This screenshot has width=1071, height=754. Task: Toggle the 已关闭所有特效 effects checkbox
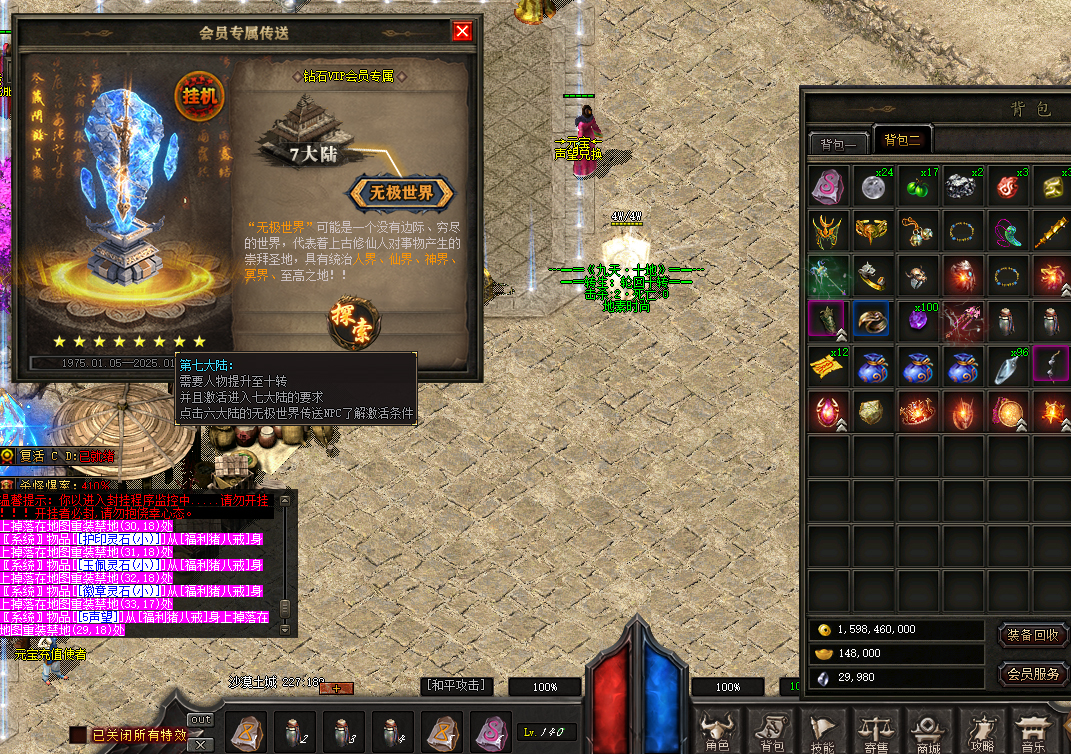coord(77,735)
